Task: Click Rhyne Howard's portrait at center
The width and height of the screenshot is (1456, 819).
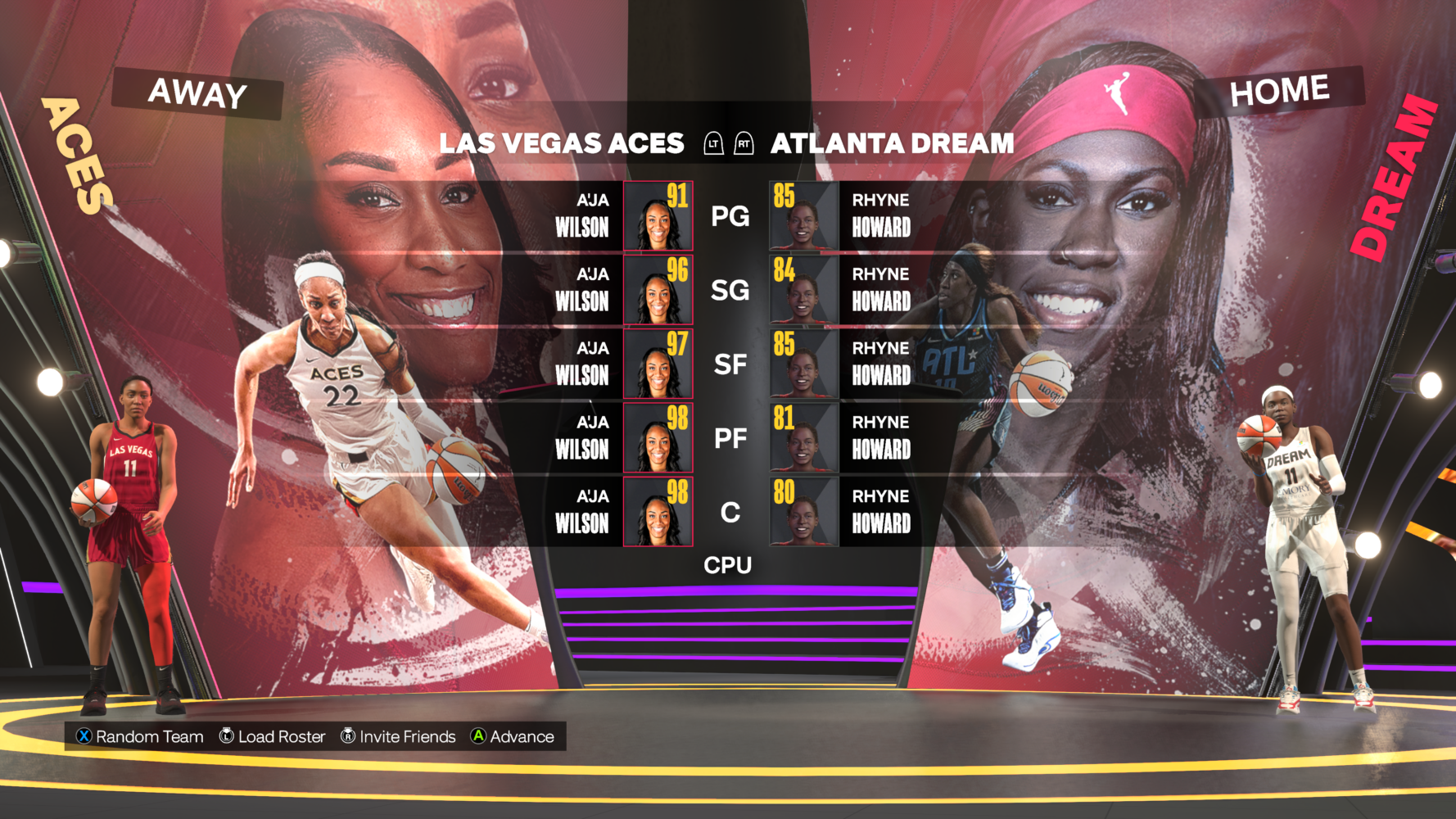Action: (x=803, y=512)
